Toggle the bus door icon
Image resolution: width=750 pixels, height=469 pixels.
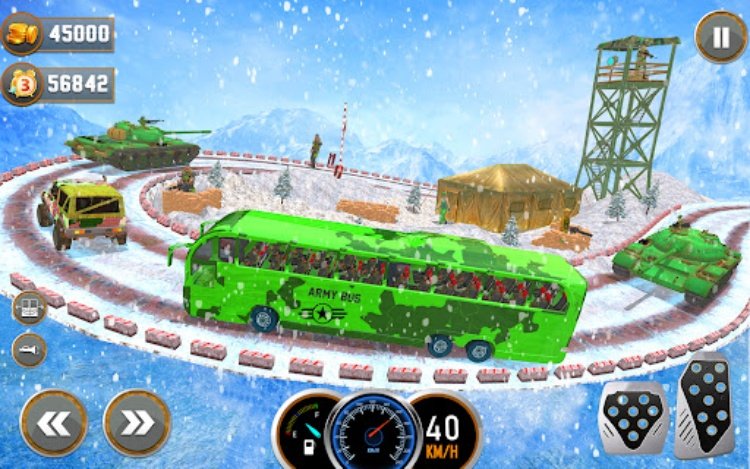coord(28,307)
